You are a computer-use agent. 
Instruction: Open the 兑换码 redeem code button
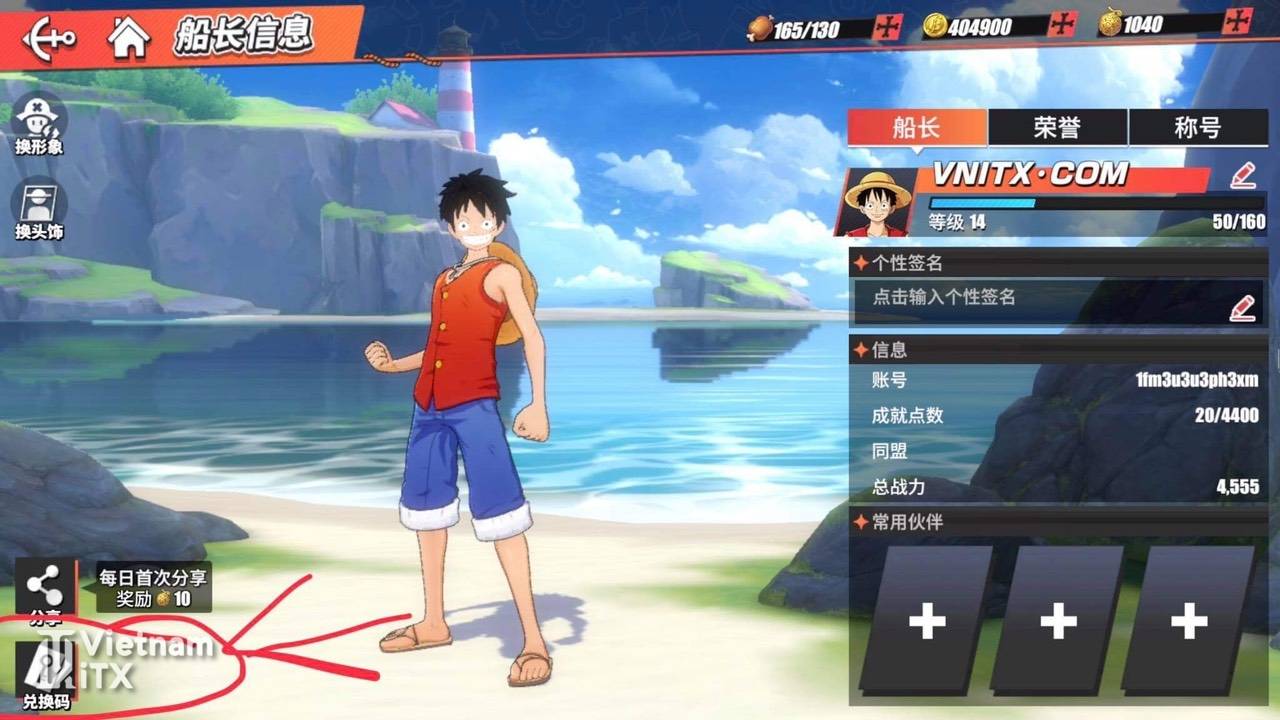coord(46,675)
